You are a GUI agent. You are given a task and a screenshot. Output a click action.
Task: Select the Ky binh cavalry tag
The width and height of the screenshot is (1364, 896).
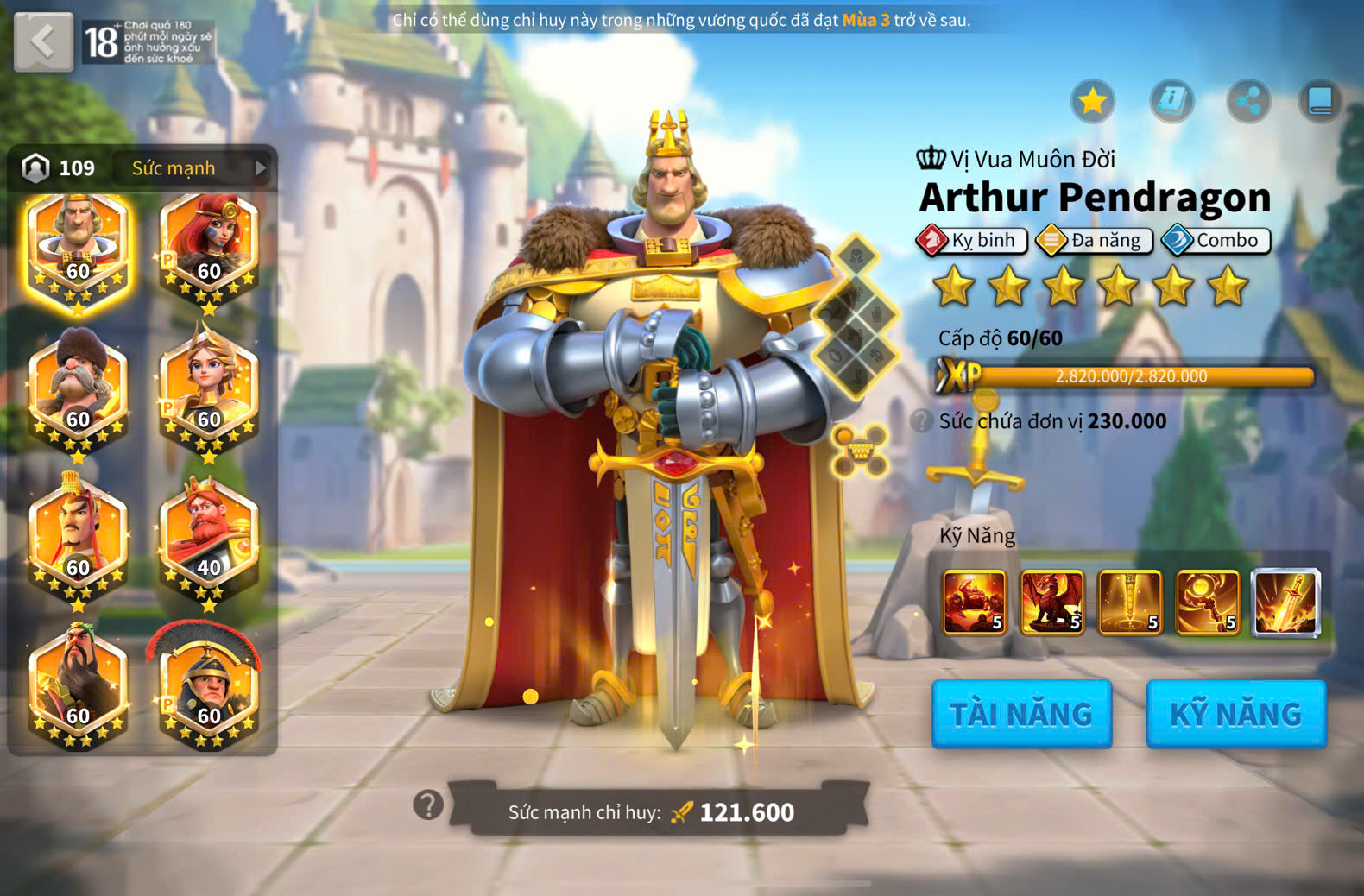pyautogui.click(x=973, y=240)
